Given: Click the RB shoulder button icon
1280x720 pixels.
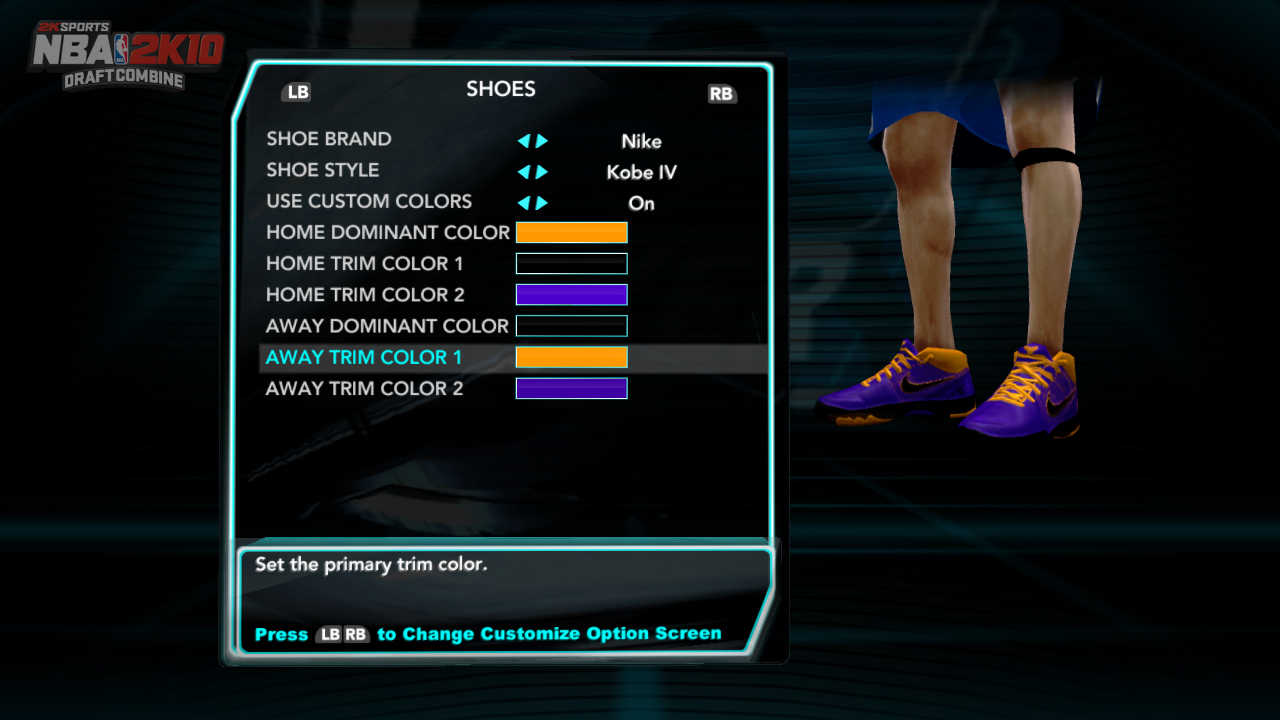Looking at the screenshot, I should pos(722,94).
